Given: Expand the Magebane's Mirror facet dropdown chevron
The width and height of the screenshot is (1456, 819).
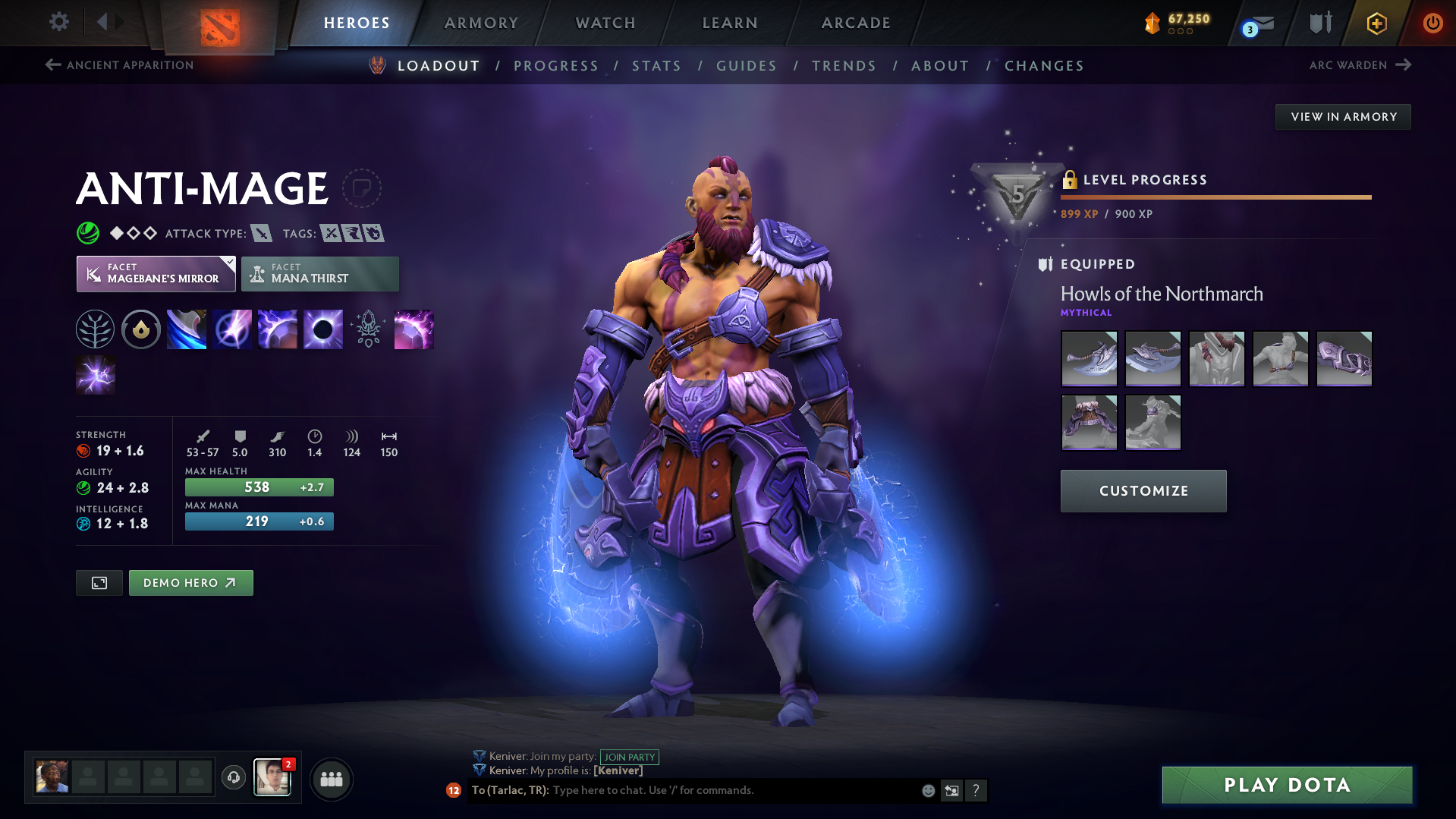Looking at the screenshot, I should [x=227, y=261].
